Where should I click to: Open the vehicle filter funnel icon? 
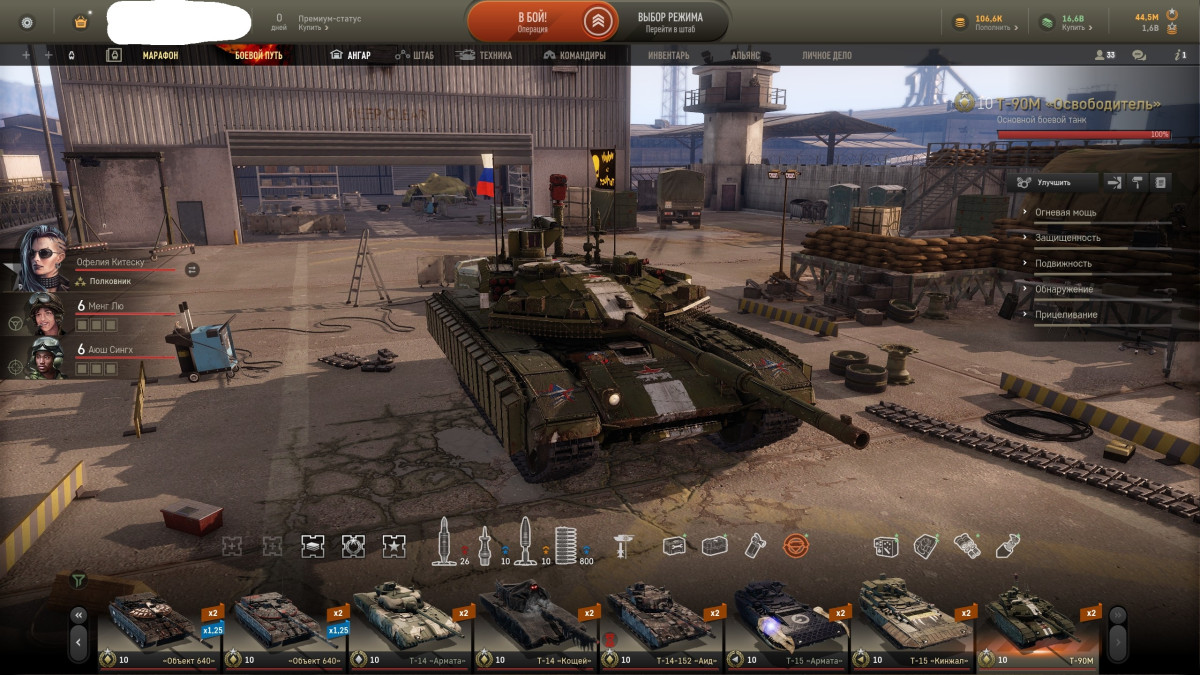click(78, 580)
